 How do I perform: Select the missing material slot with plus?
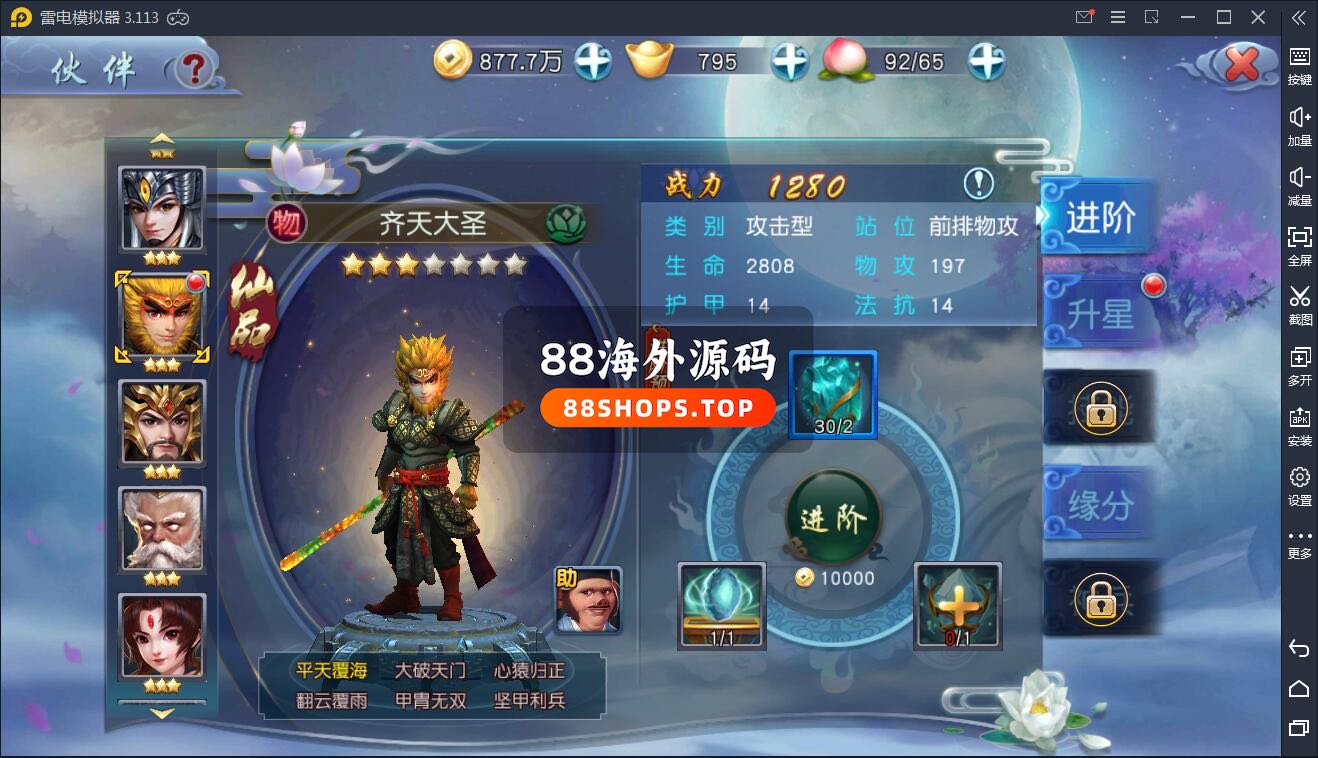(957, 605)
